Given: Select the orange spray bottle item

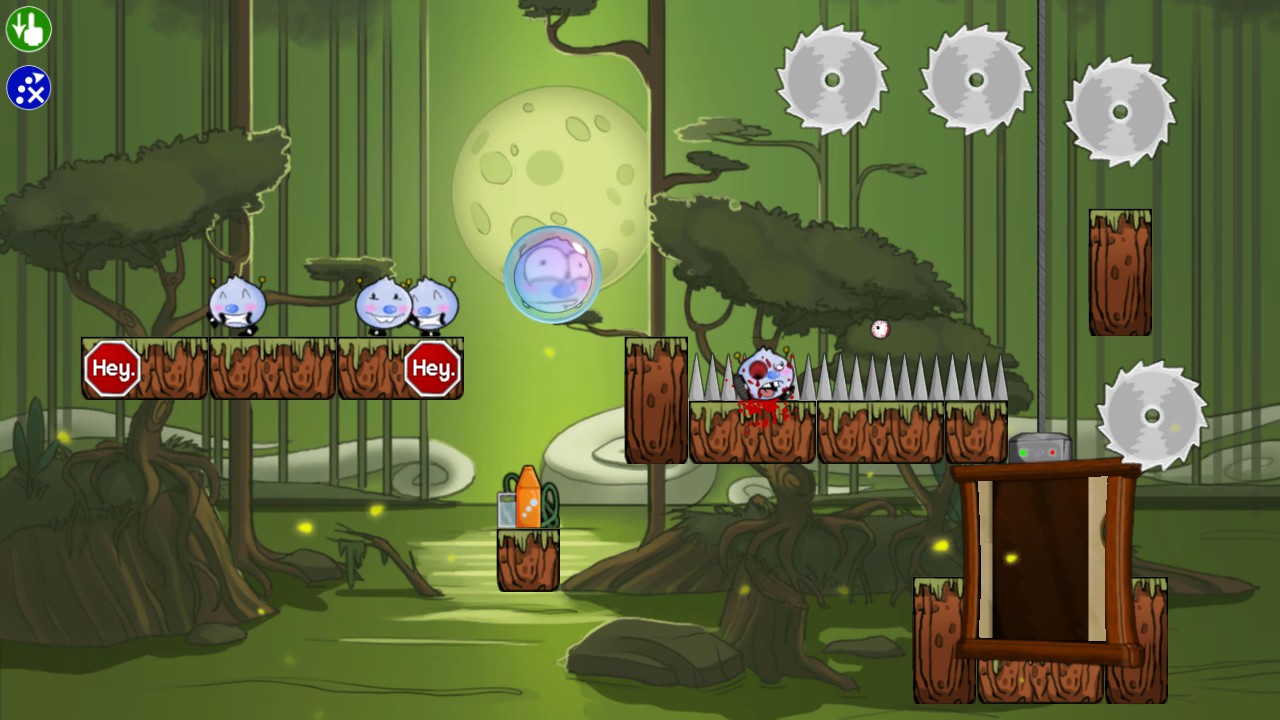Looking at the screenshot, I should pos(527,500).
